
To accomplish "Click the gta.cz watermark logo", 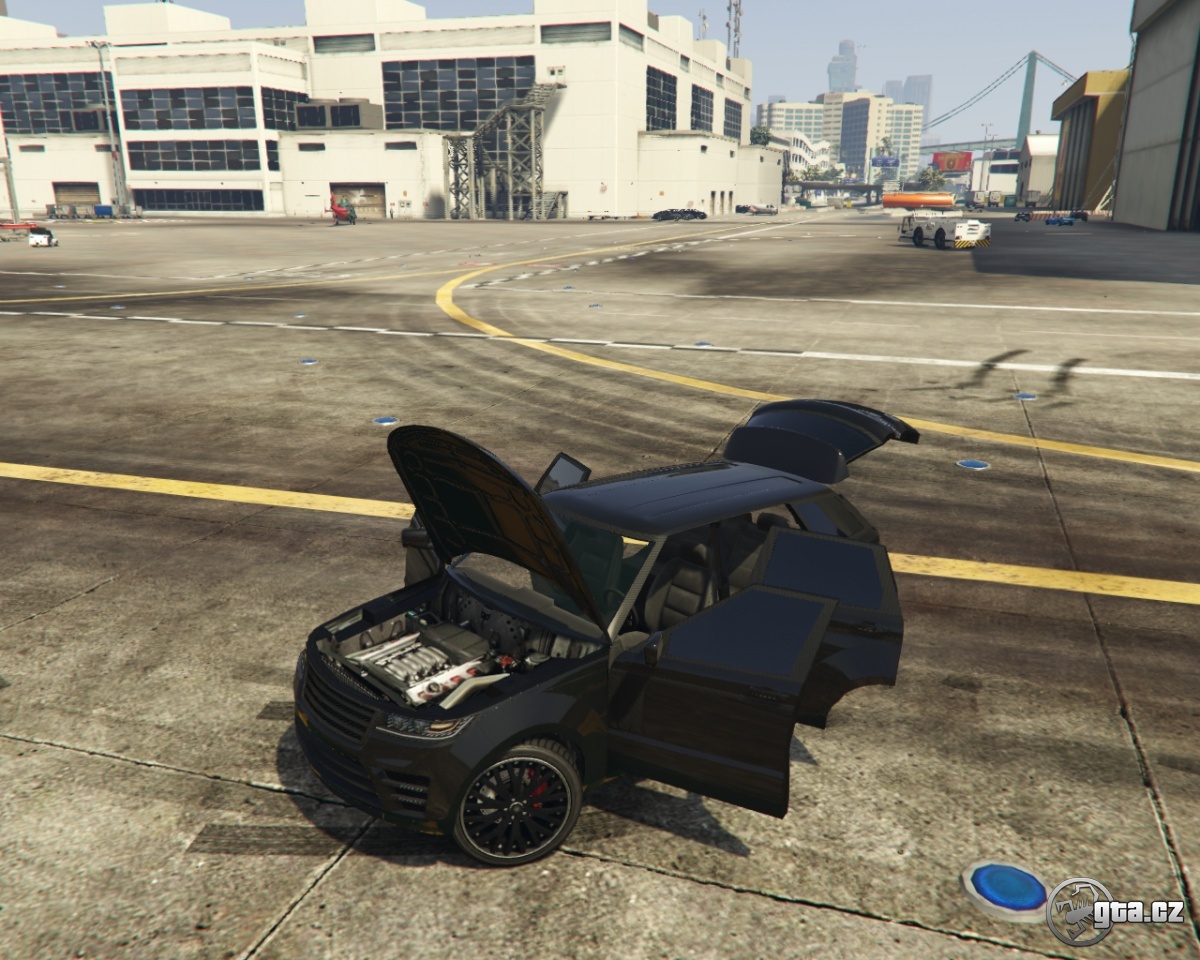I will (1114, 911).
